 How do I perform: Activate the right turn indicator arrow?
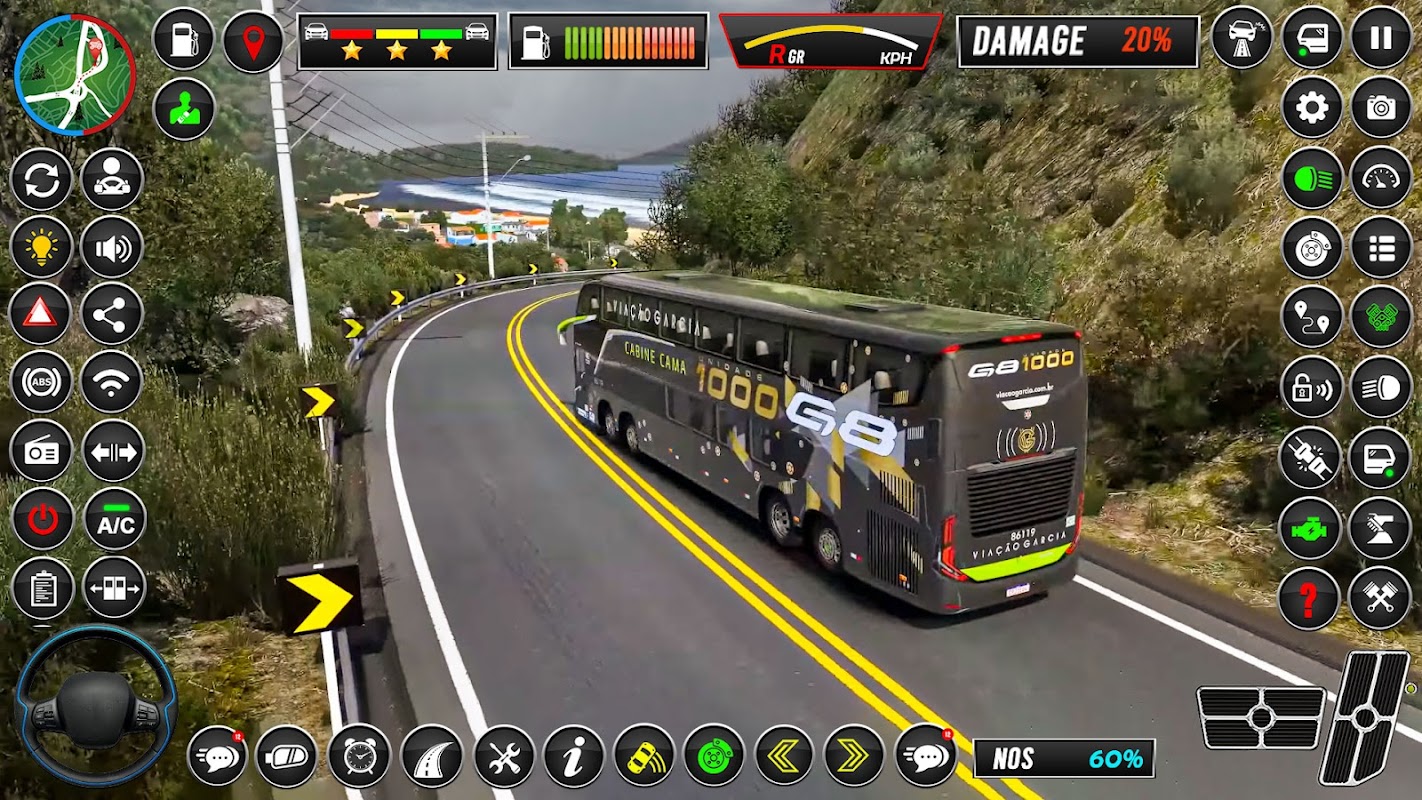(x=853, y=756)
